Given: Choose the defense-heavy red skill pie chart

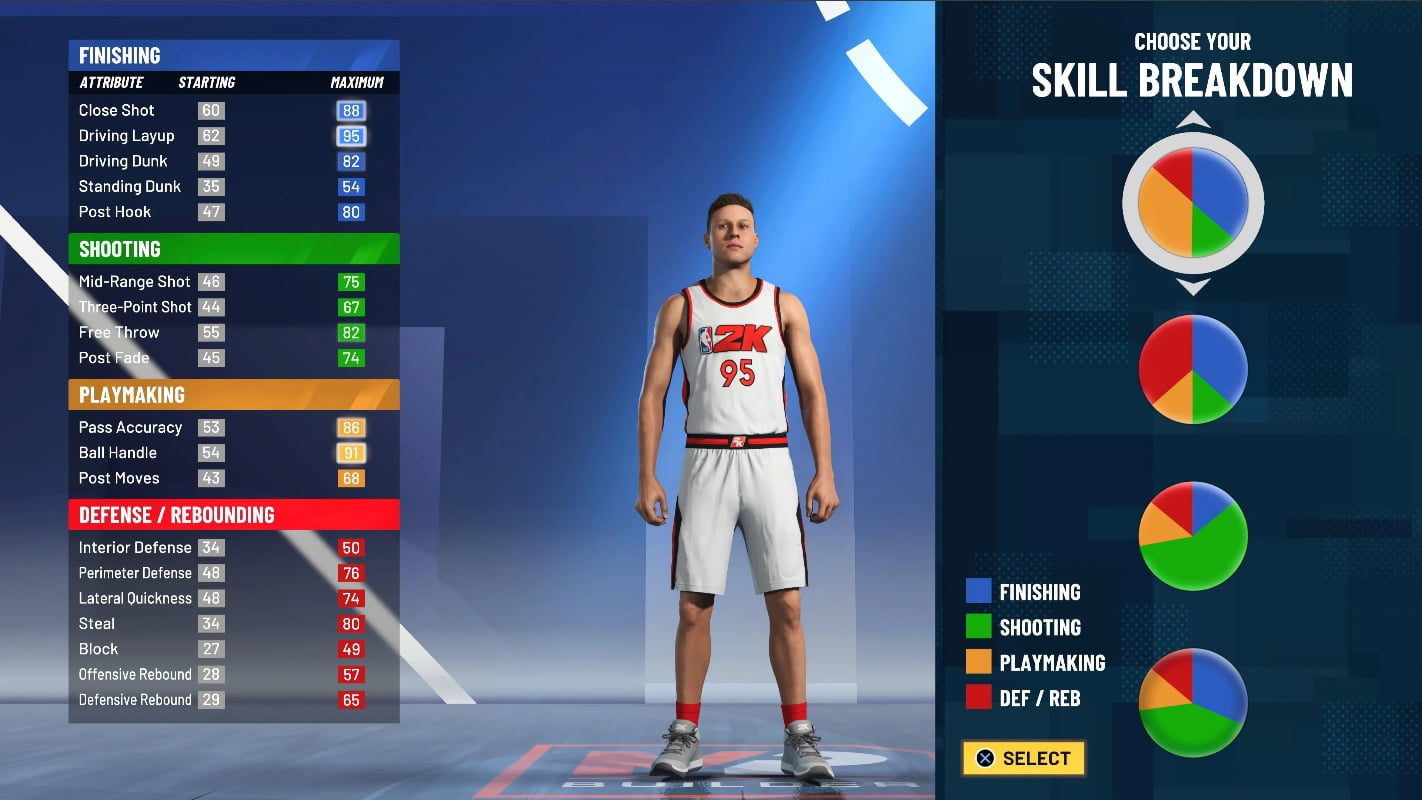Looking at the screenshot, I should coord(1192,368).
